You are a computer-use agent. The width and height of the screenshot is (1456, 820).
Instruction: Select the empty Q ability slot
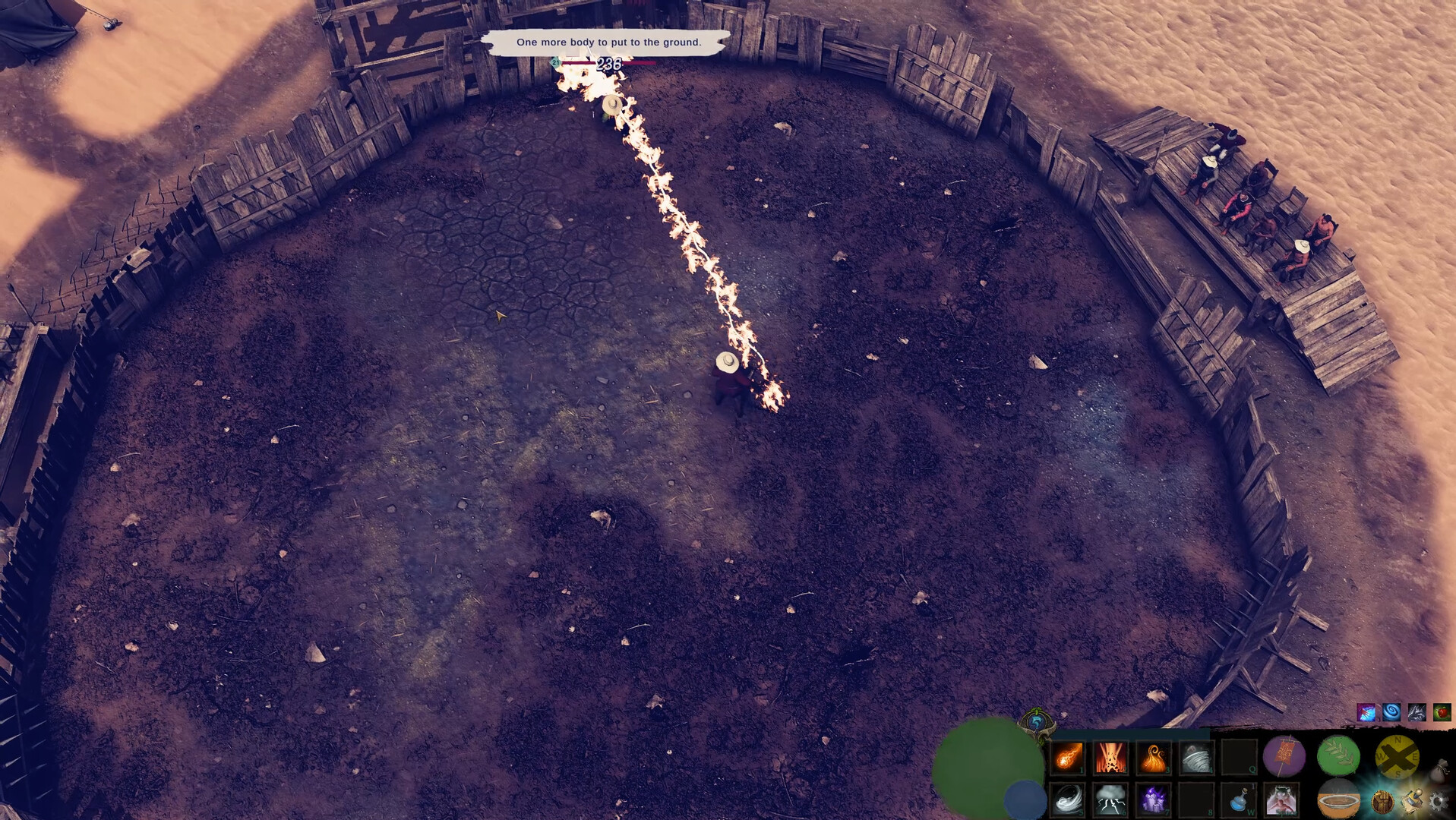(x=1239, y=756)
